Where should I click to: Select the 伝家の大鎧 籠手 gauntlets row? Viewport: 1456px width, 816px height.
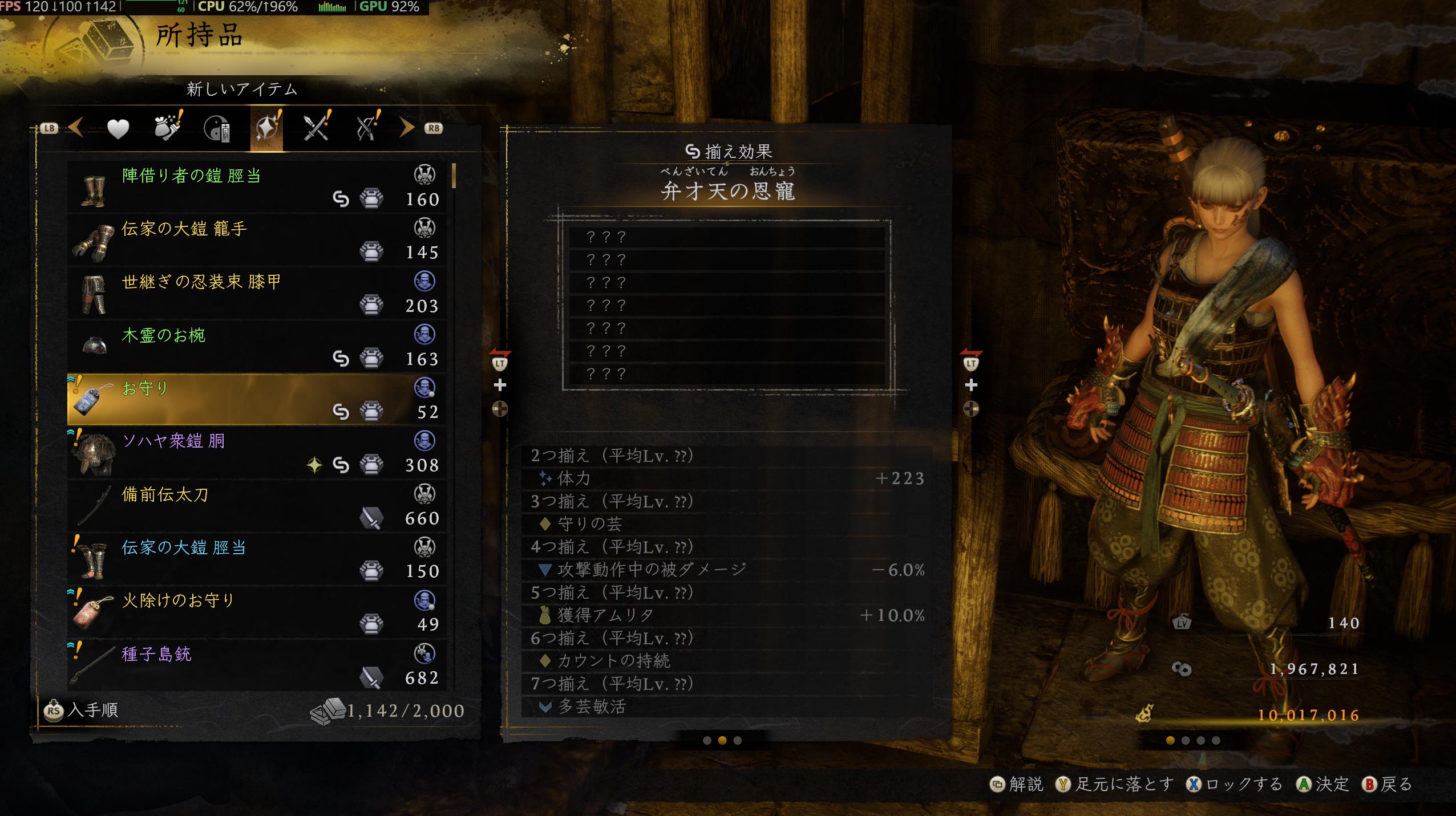(257, 239)
